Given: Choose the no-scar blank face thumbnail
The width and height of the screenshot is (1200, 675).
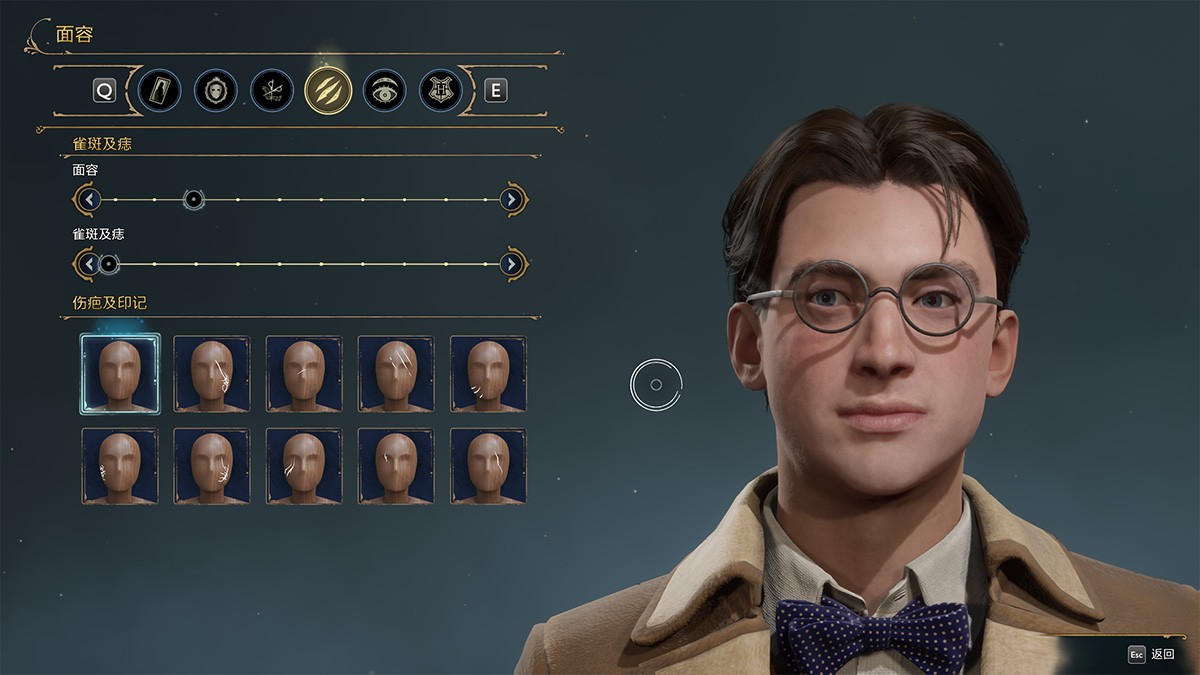Looking at the screenshot, I should point(120,373).
